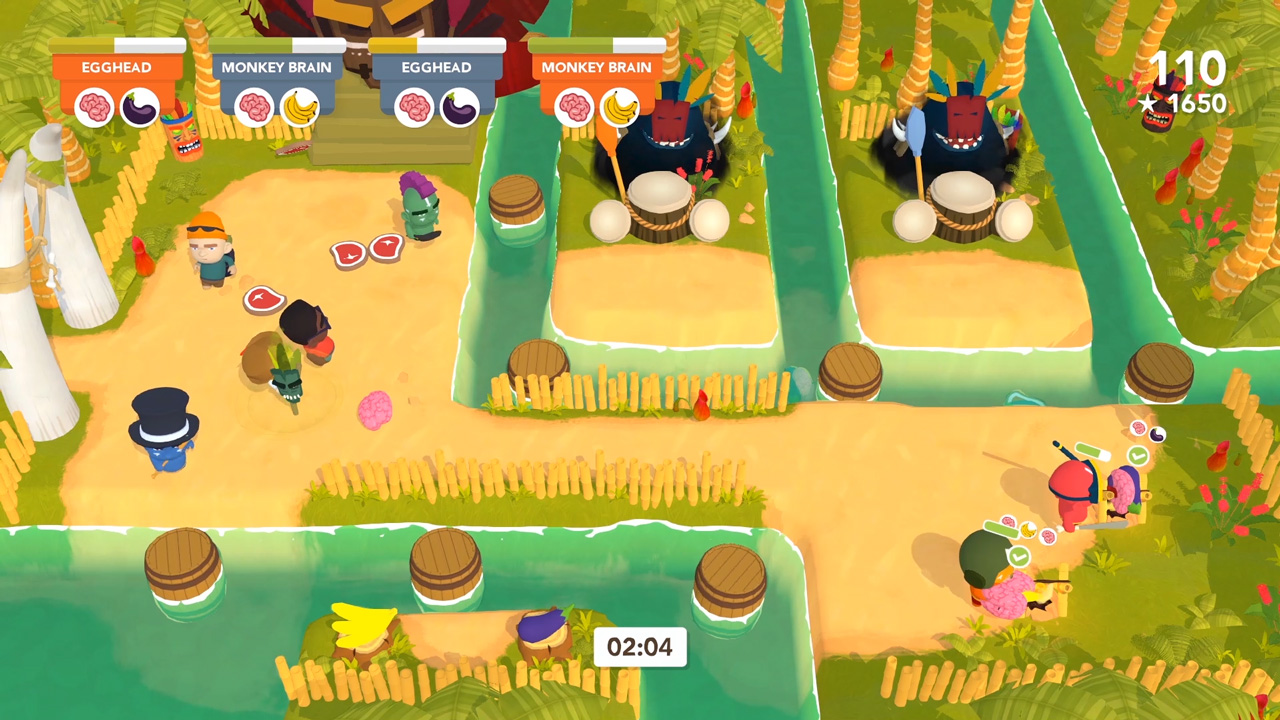Click the brain ingredient on the second EGGHEAD card
The width and height of the screenshot is (1280, 720).
point(414,107)
